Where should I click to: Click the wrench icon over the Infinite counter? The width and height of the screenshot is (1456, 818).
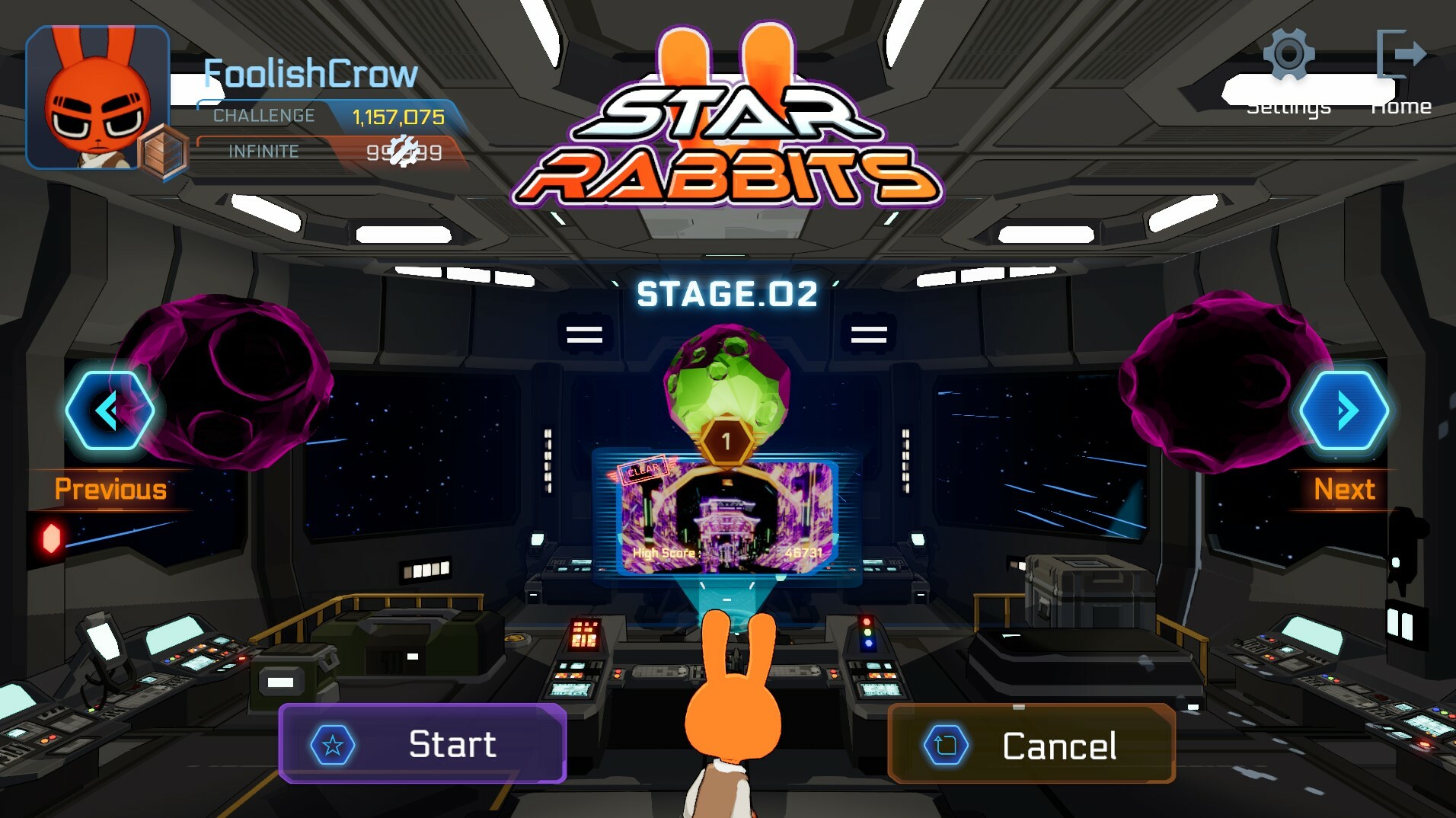pos(404,149)
